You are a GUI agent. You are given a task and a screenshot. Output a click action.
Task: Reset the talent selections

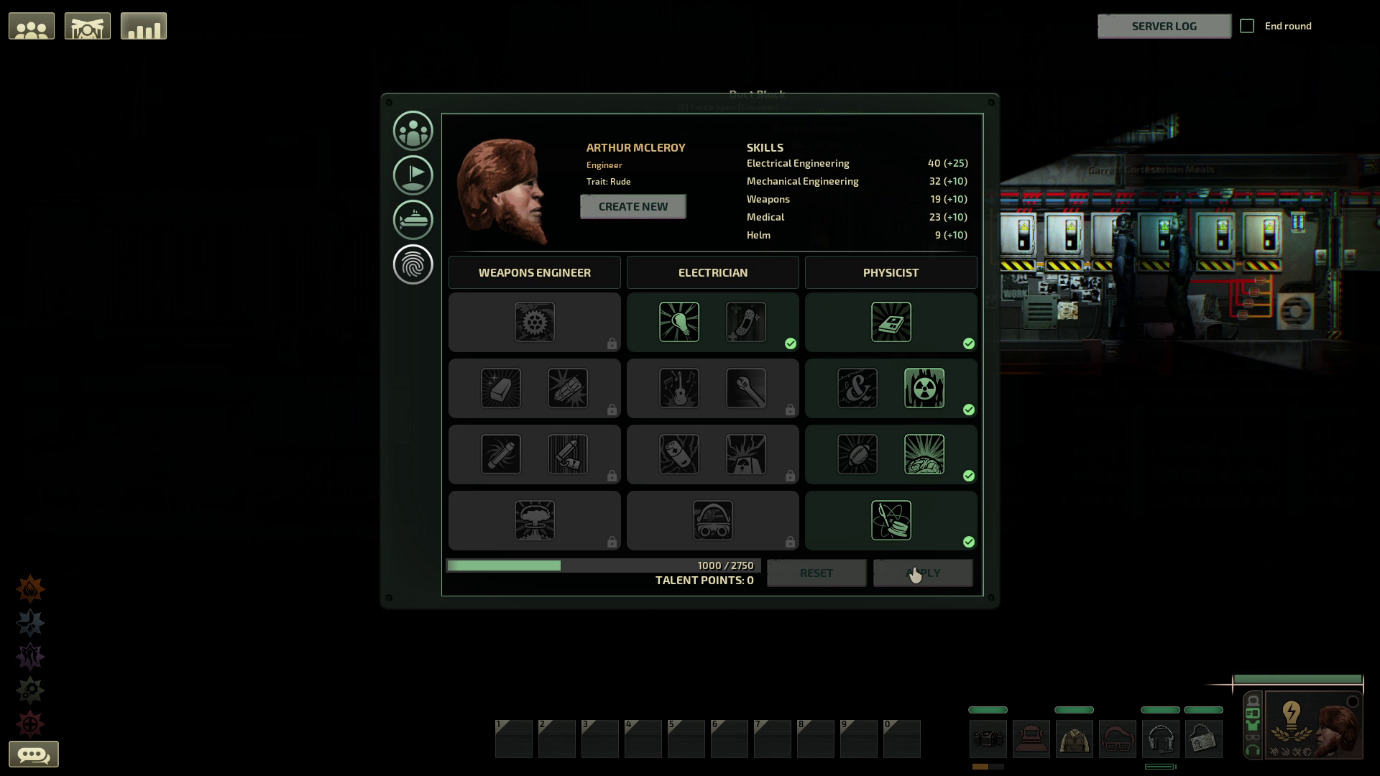816,573
